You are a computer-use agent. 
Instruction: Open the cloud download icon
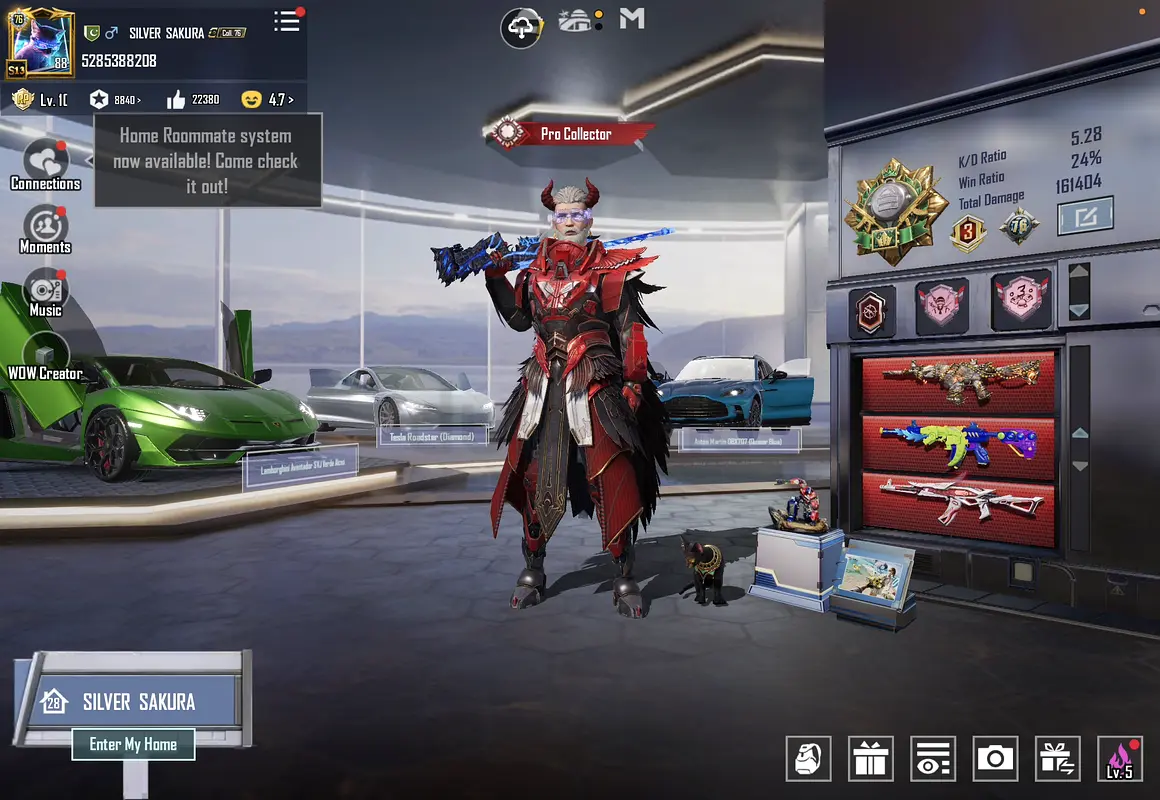pyautogui.click(x=520, y=27)
